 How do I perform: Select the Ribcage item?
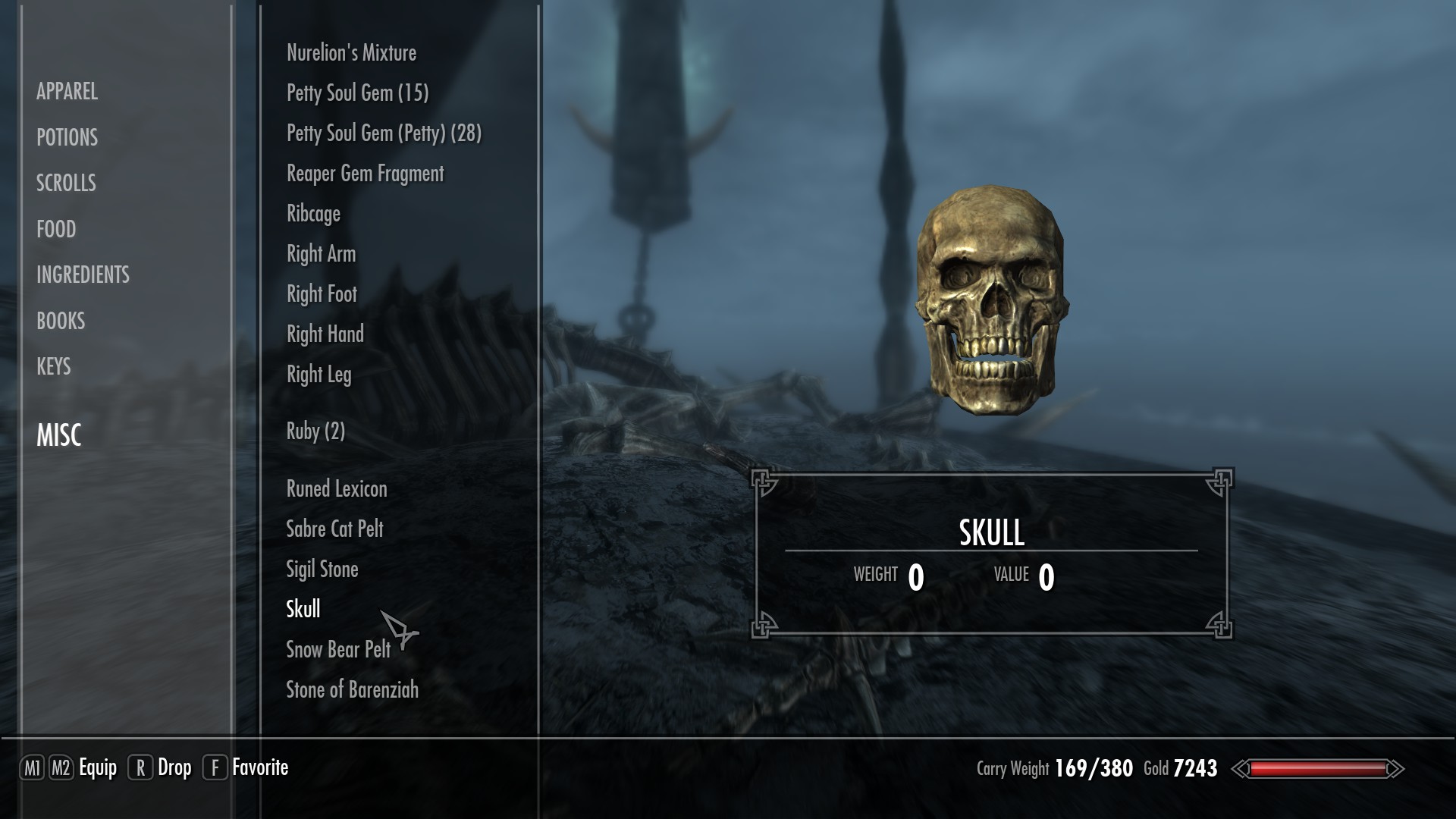pos(313,214)
